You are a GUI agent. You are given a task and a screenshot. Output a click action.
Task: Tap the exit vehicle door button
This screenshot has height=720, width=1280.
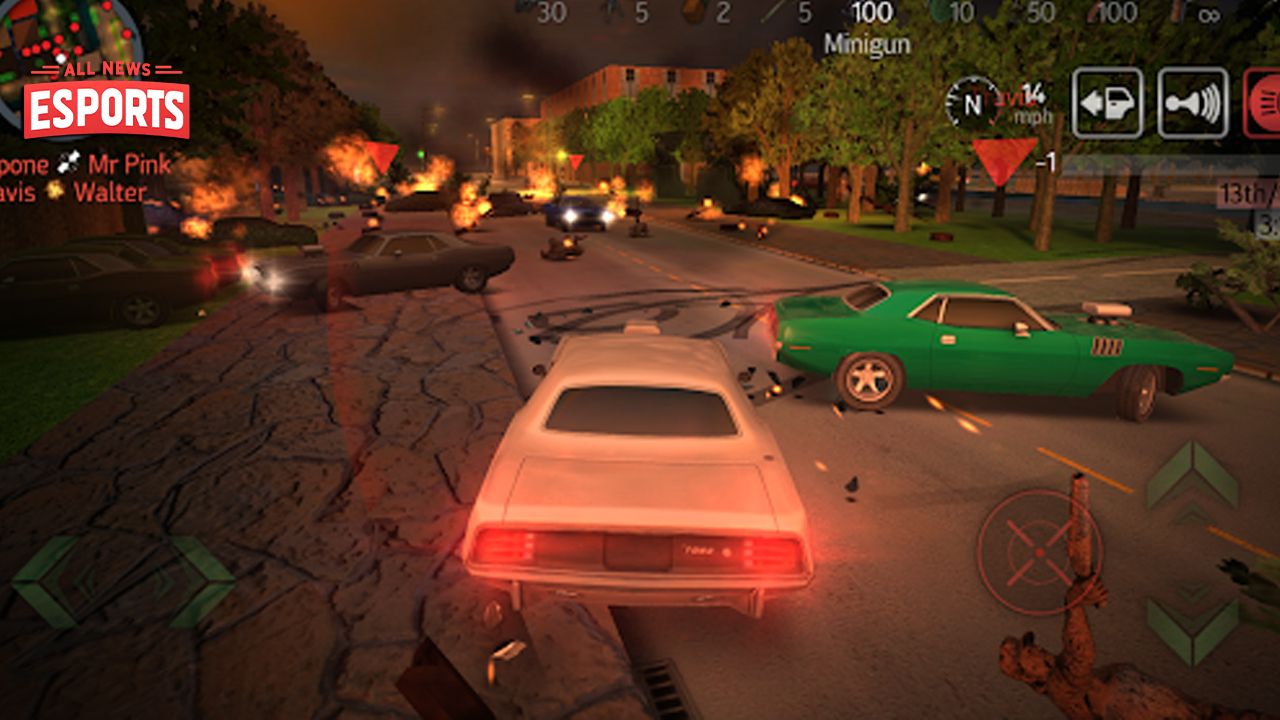1107,102
